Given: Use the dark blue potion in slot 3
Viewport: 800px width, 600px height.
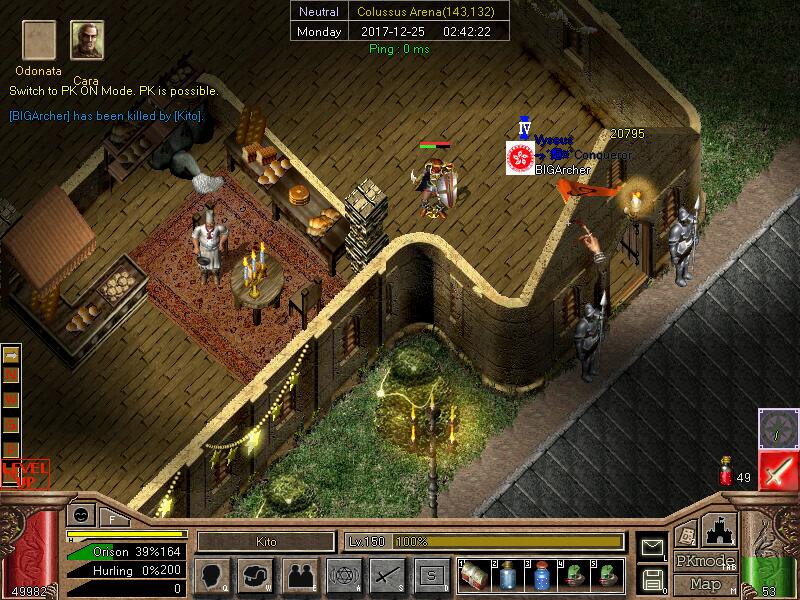Looking at the screenshot, I should (x=542, y=575).
